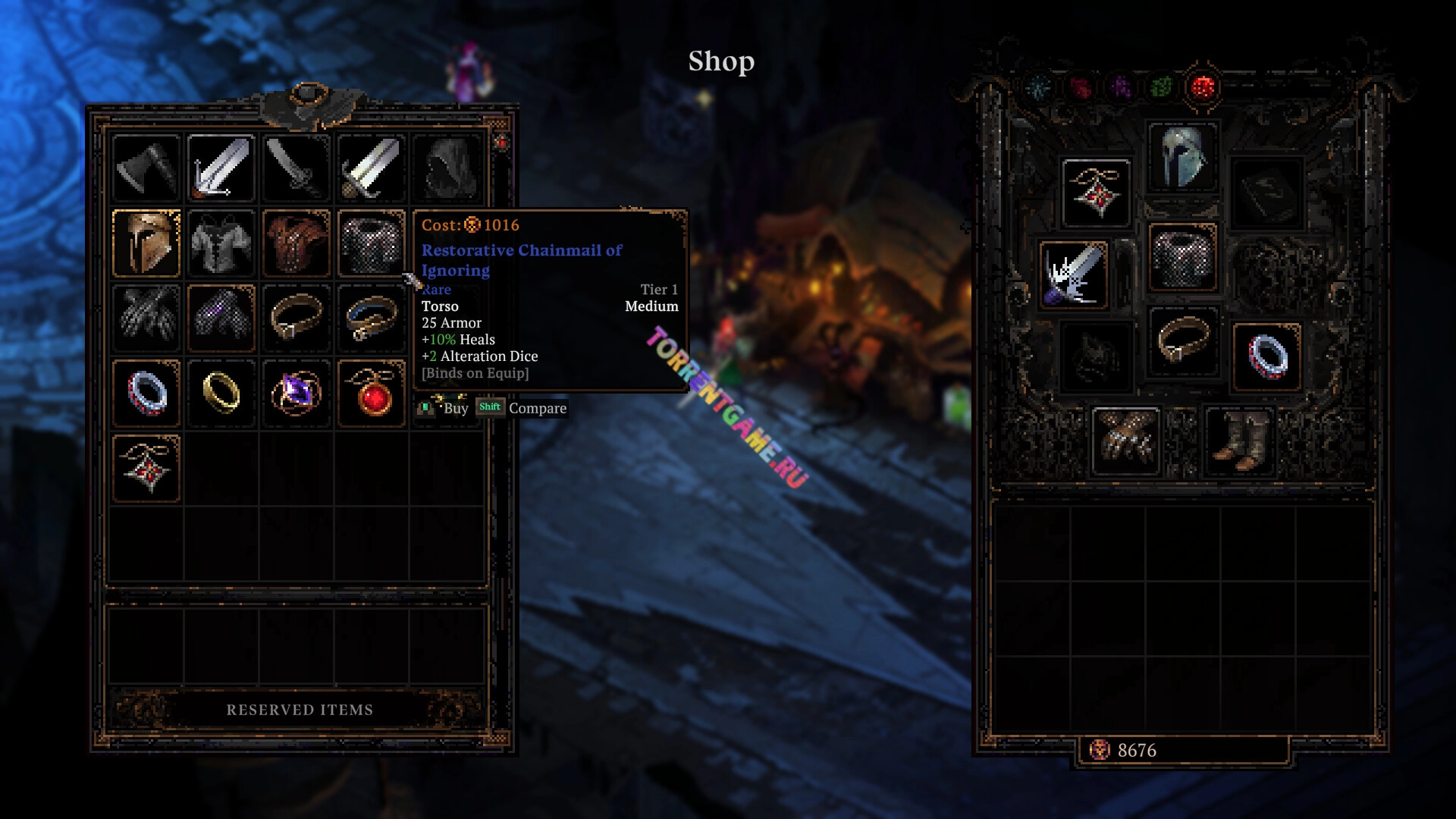The width and height of the screenshot is (1456, 819).
Task: Pick the bronze helmet shop item
Action: 146,243
